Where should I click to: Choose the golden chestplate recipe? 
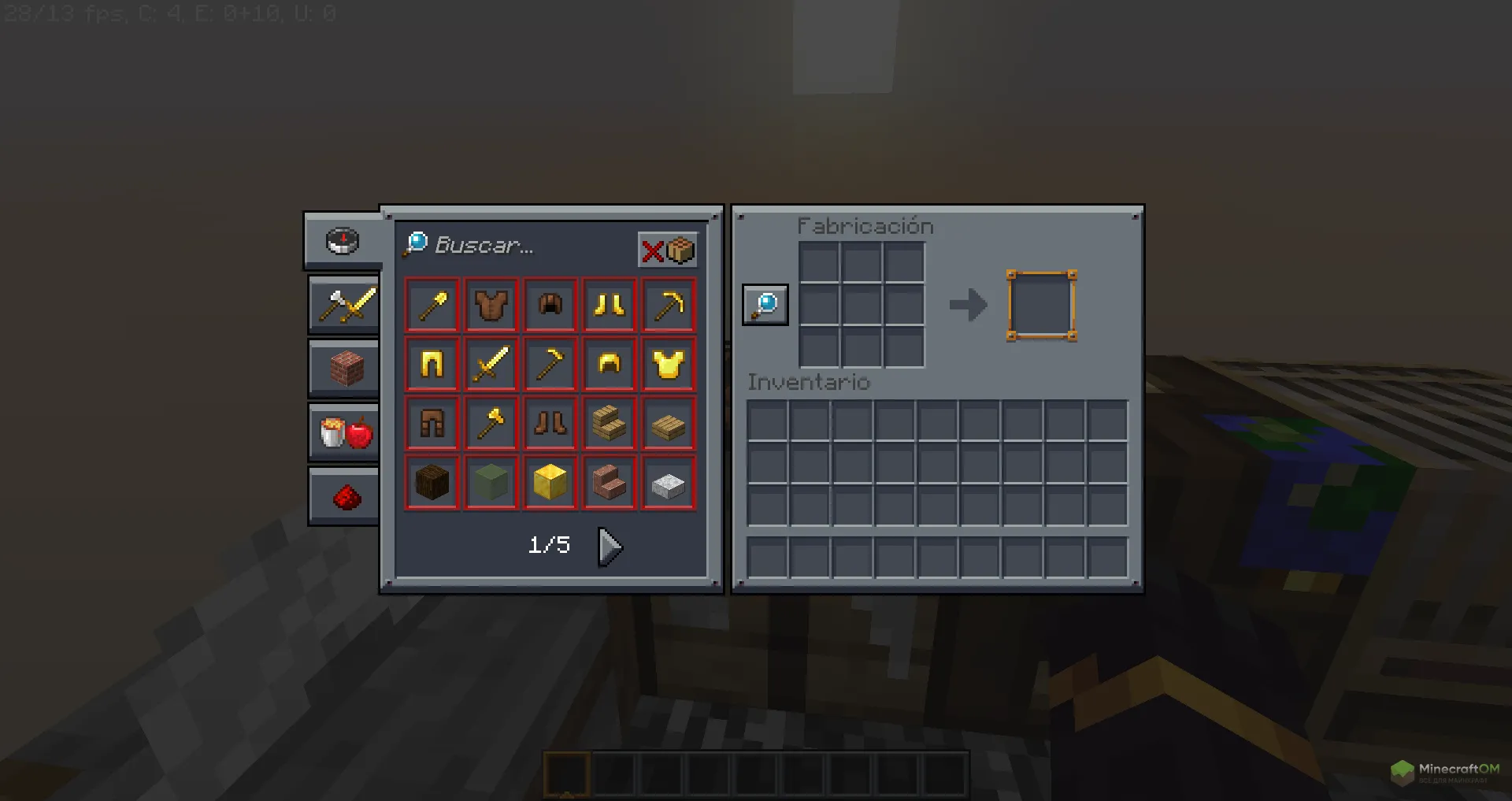669,365
